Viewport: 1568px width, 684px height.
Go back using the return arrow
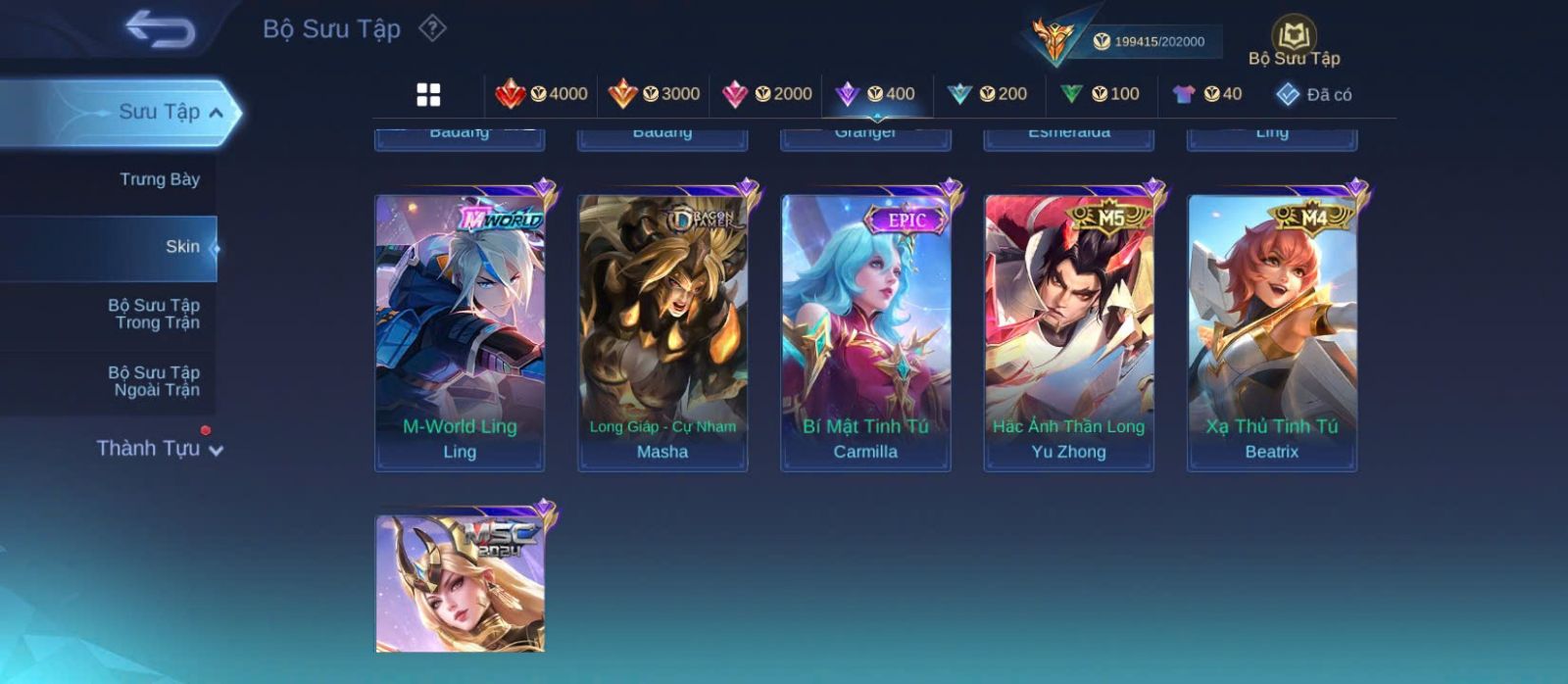pos(160,29)
